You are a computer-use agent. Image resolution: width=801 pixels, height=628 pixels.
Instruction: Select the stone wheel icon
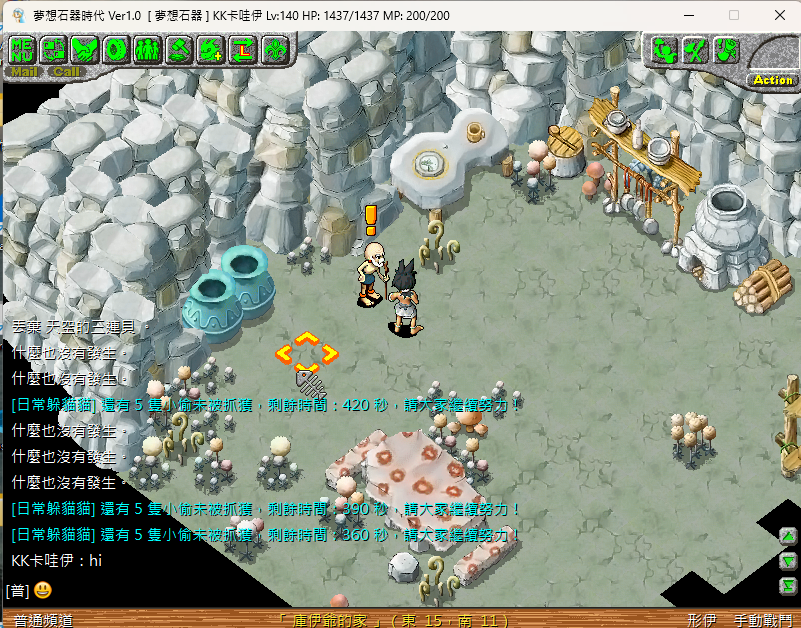pos(116,48)
